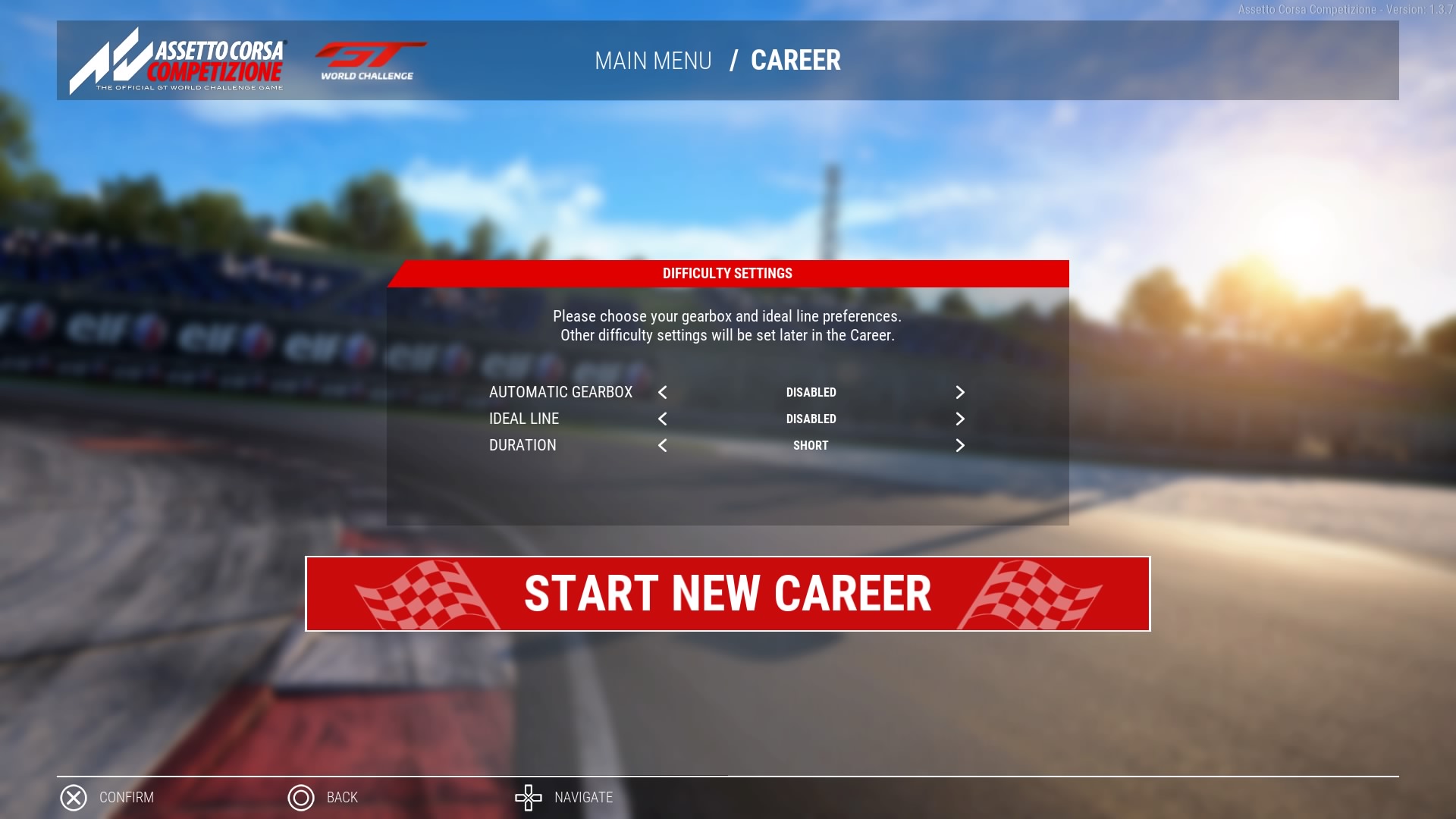Viewport: 1456px width, 819px height.
Task: Select the Ideal Line setting row
Action: point(524,419)
